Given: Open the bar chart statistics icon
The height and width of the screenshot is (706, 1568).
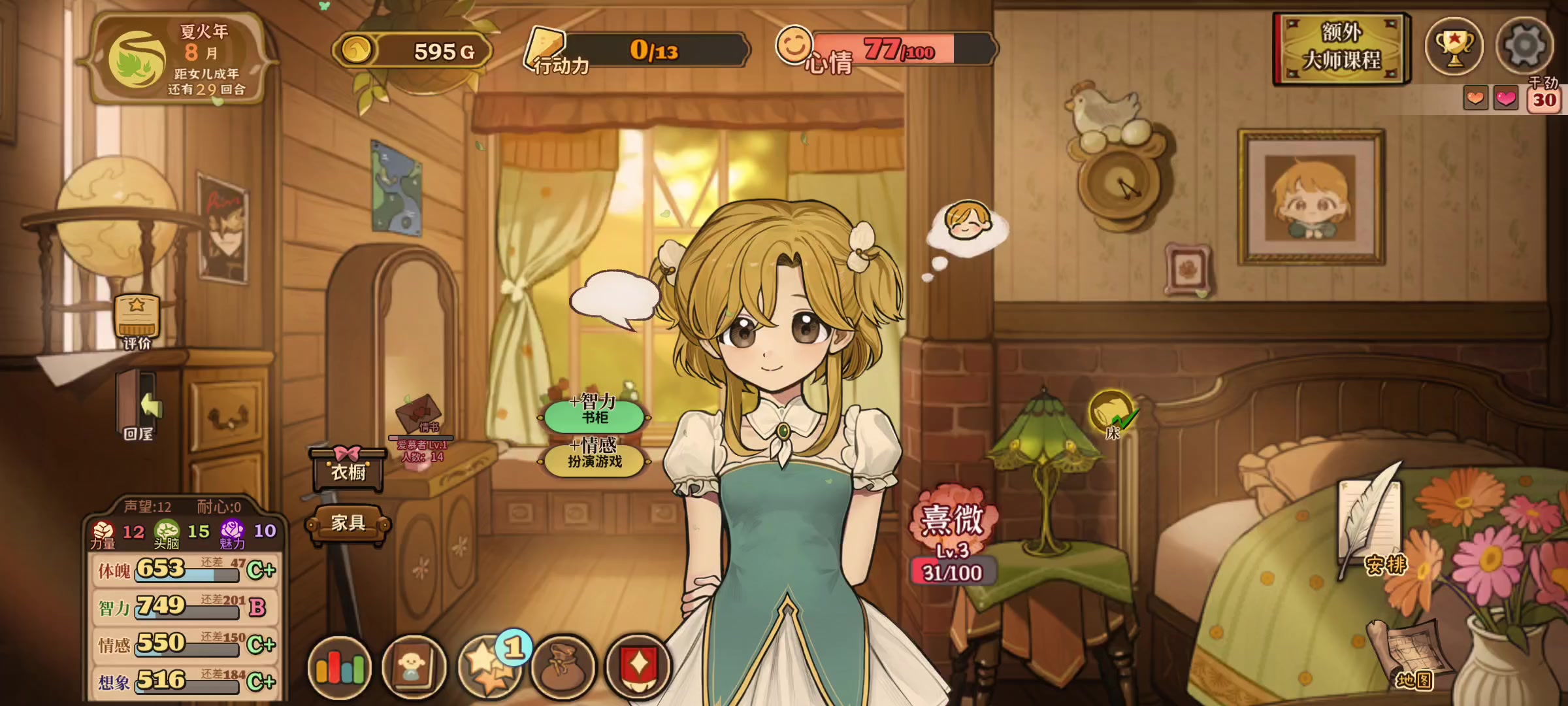Looking at the screenshot, I should point(340,668).
